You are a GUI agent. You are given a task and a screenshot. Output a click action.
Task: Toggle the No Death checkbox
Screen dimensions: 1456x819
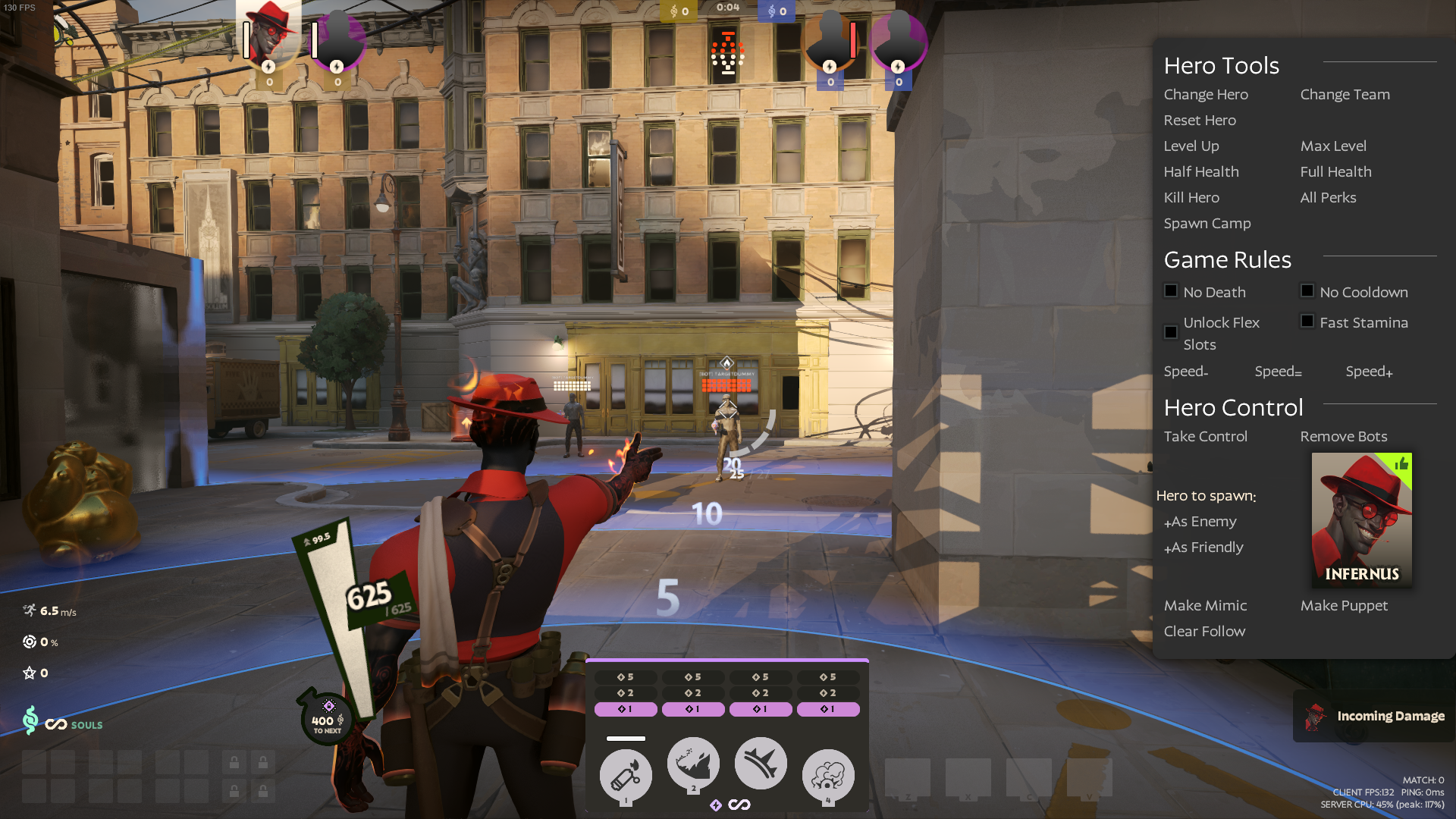[1171, 291]
